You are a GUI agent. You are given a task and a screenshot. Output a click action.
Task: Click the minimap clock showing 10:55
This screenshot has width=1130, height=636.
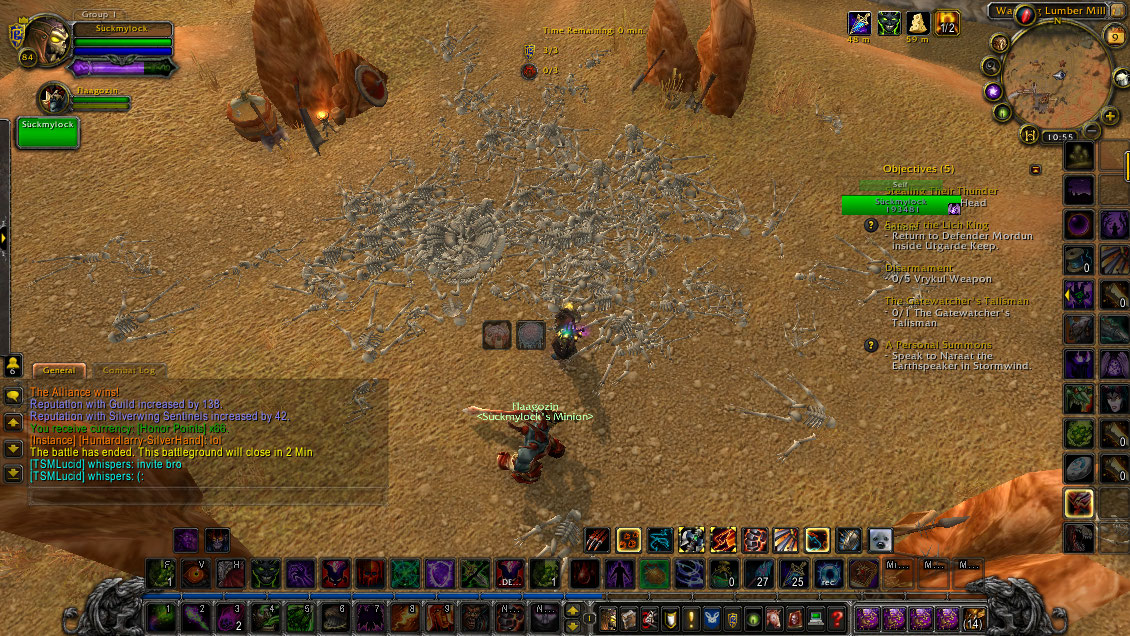point(1062,136)
